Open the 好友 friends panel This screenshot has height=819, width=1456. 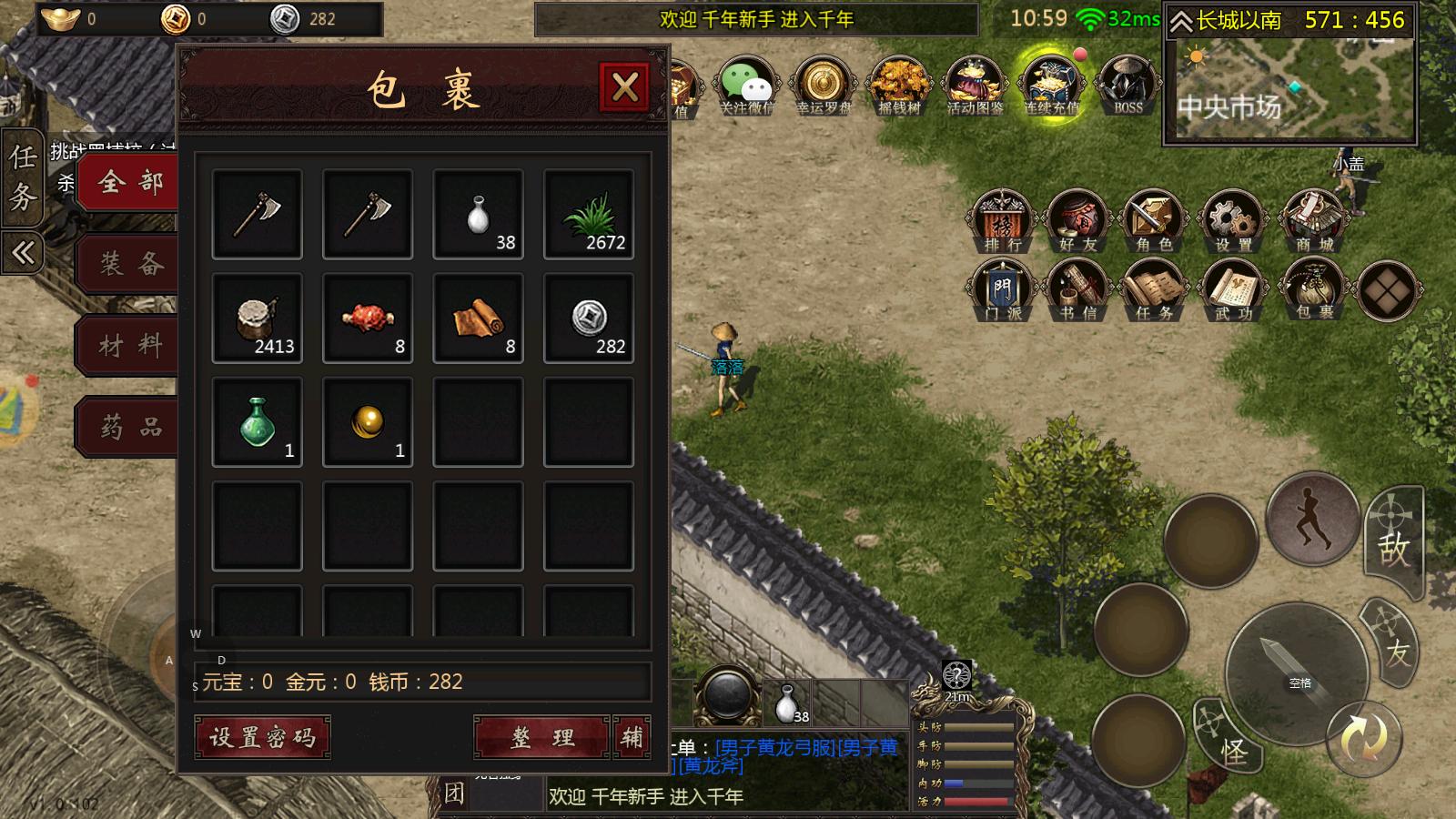1077,218
